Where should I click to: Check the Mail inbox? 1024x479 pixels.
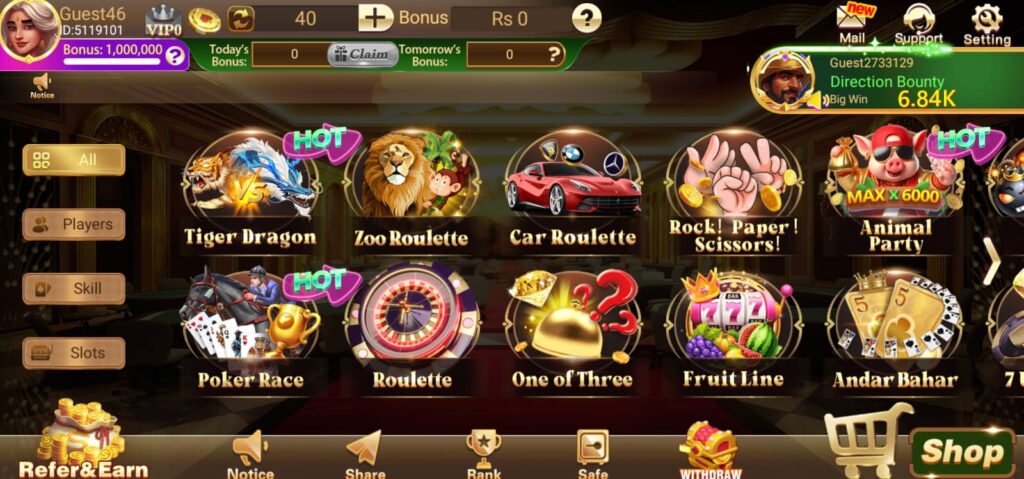[852, 24]
